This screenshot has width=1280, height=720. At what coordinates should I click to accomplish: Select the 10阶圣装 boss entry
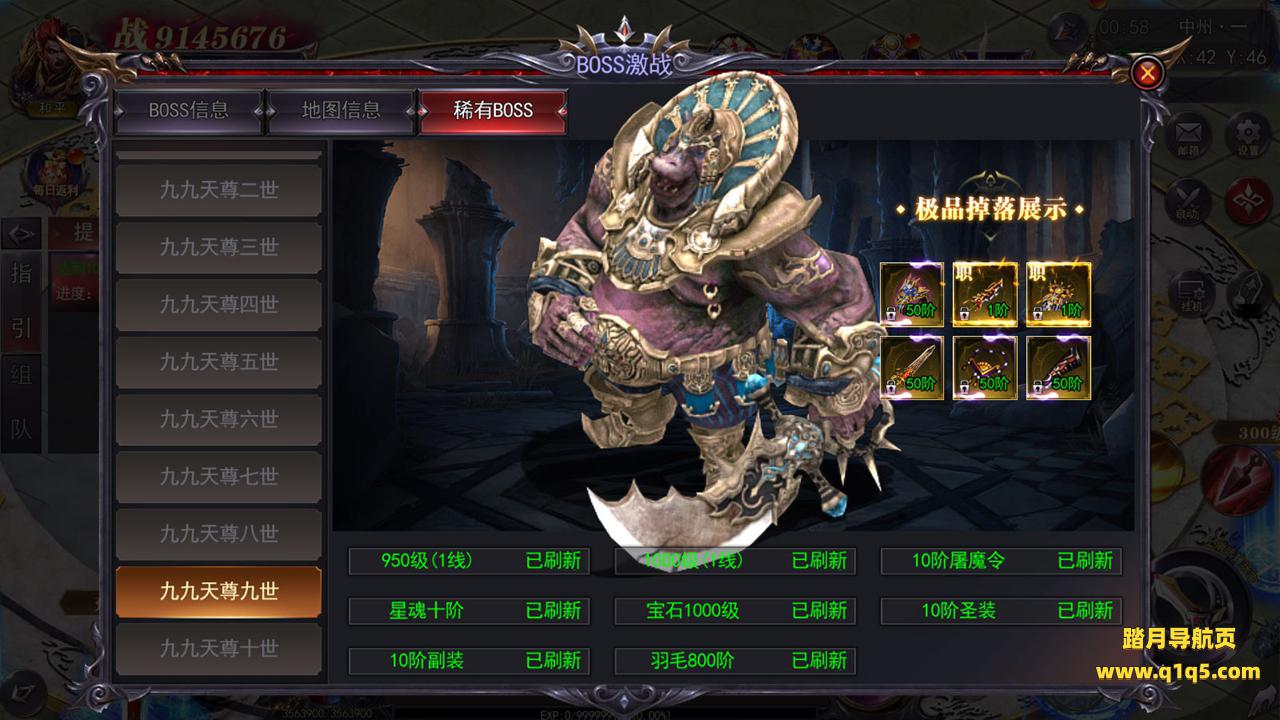pos(1001,610)
